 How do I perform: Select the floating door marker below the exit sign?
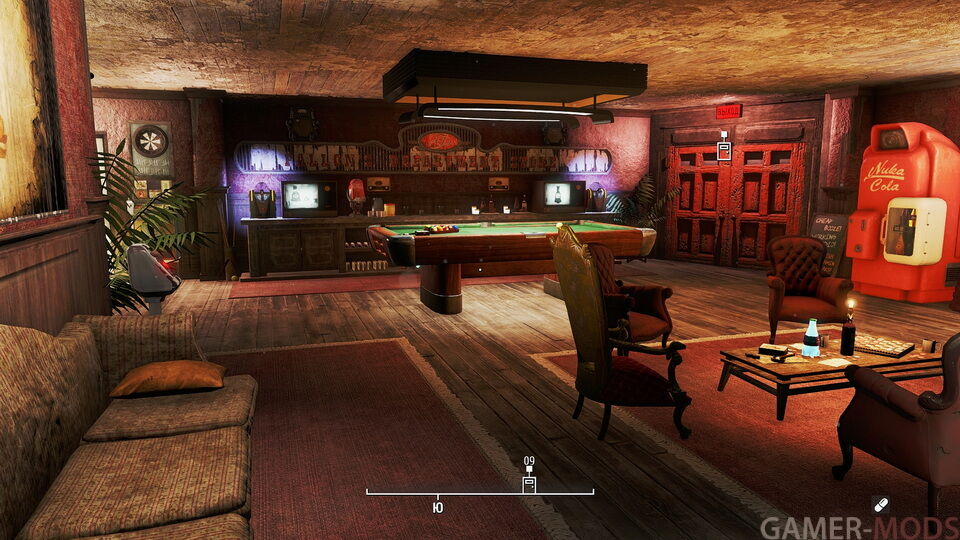(723, 150)
